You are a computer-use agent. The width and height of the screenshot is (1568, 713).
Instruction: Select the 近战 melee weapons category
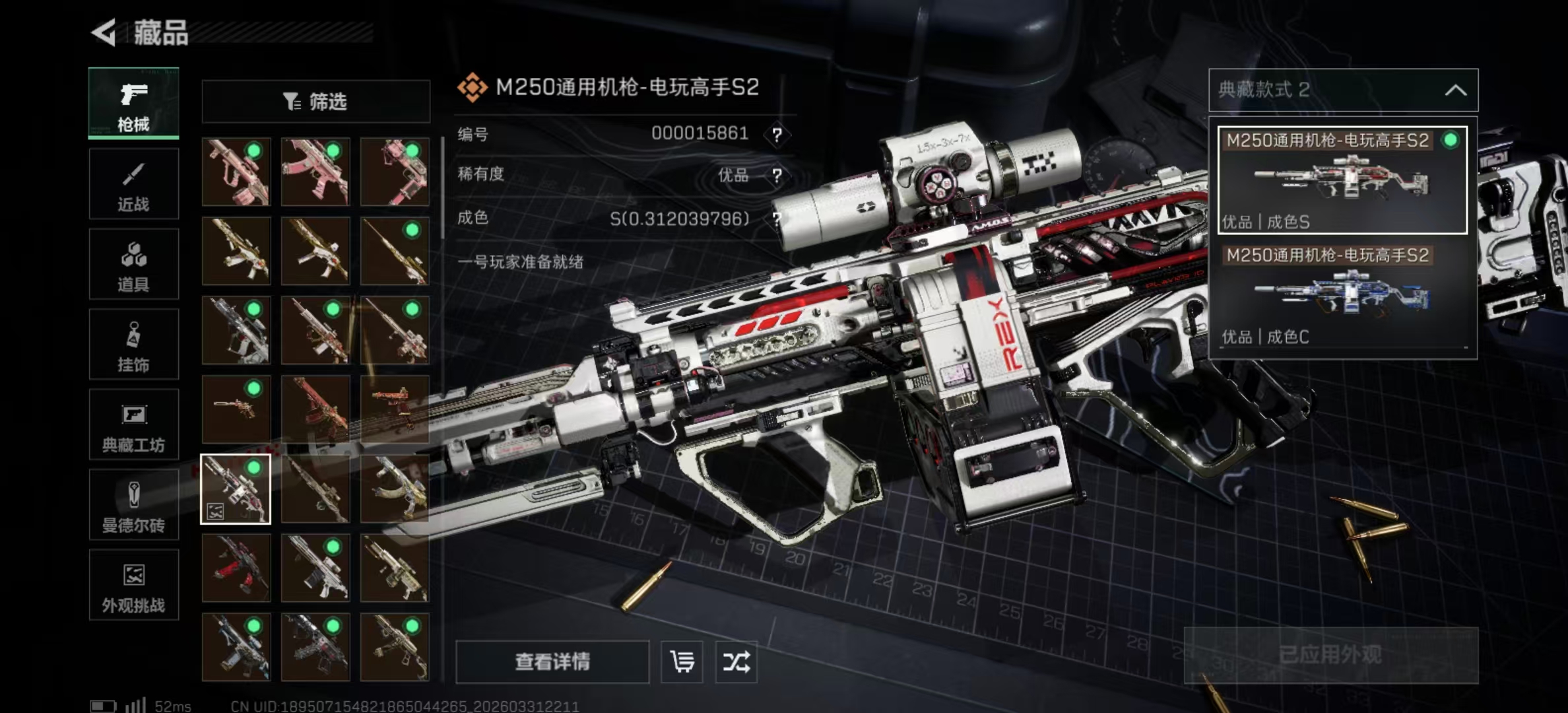(x=133, y=185)
